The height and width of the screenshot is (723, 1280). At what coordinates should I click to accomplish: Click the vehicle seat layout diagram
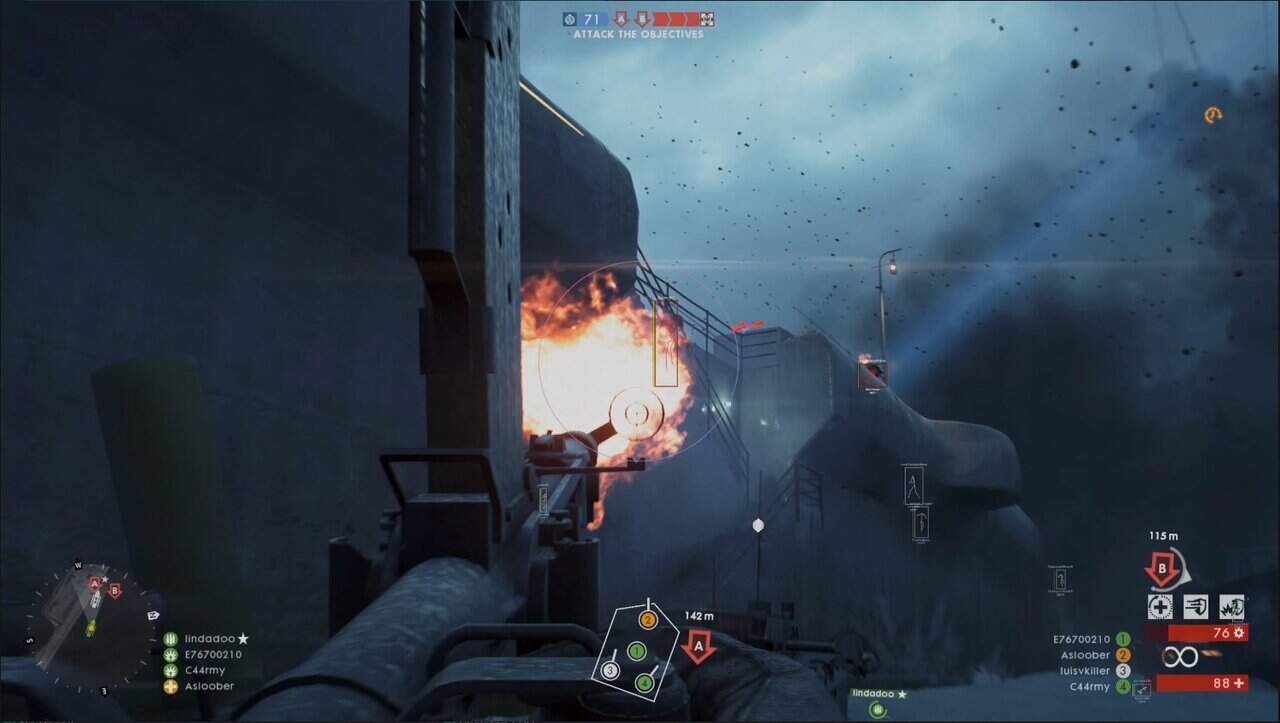634,650
